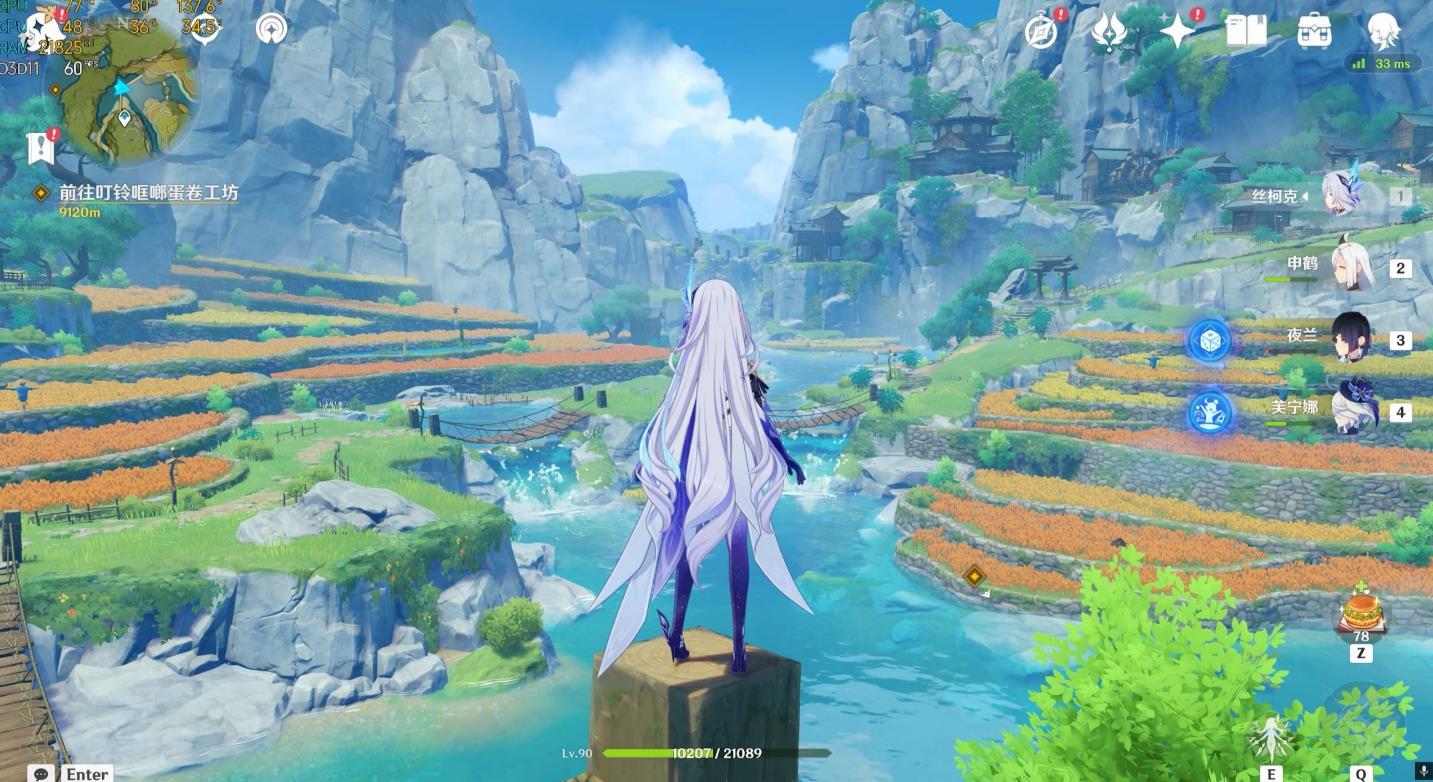Image resolution: width=1433 pixels, height=782 pixels.
Task: Toggle the microphone icon
Action: (1424, 772)
